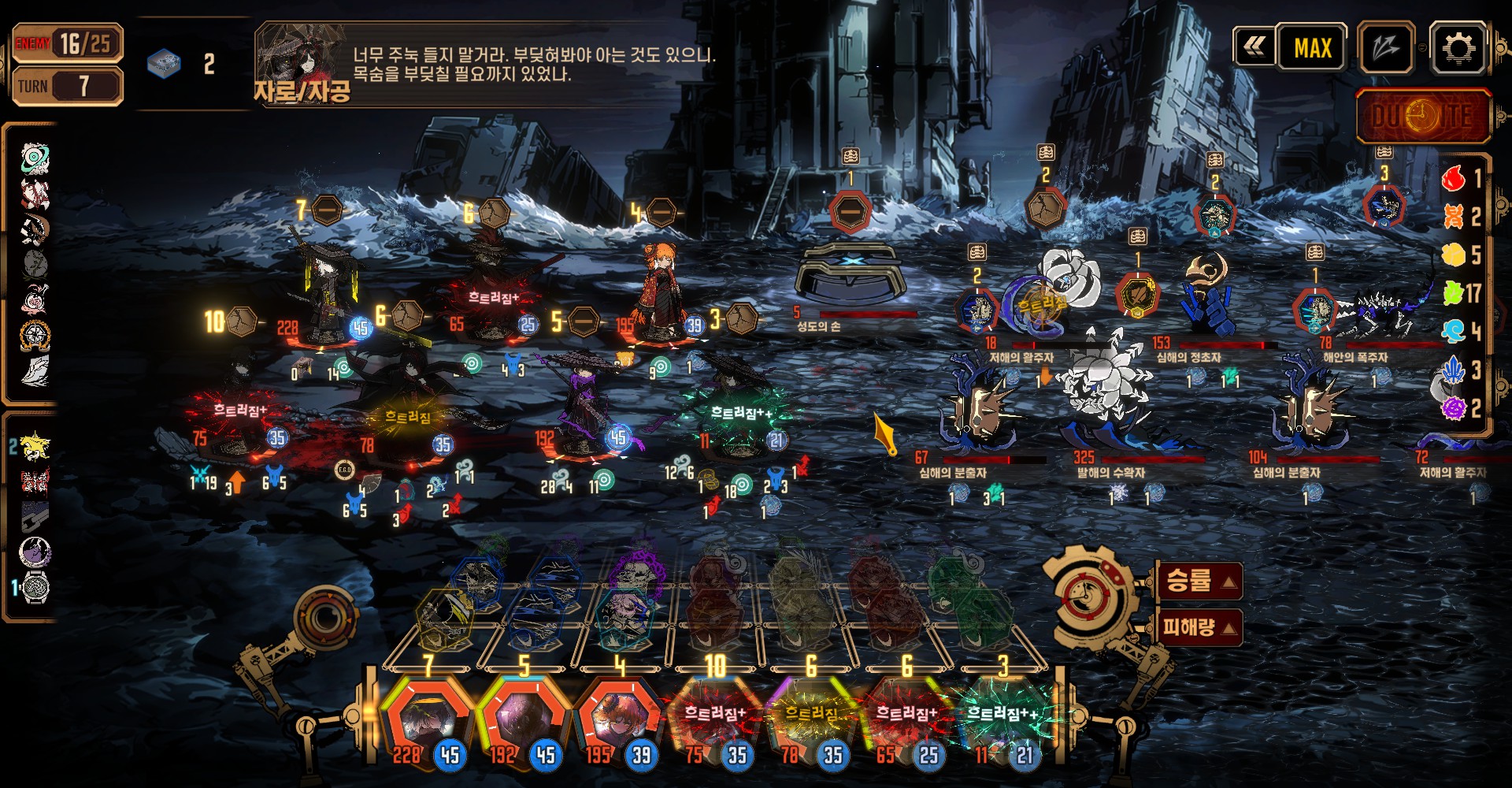Image resolution: width=1512 pixels, height=788 pixels.
Task: Open the gear settings menu
Action: 1458,48
